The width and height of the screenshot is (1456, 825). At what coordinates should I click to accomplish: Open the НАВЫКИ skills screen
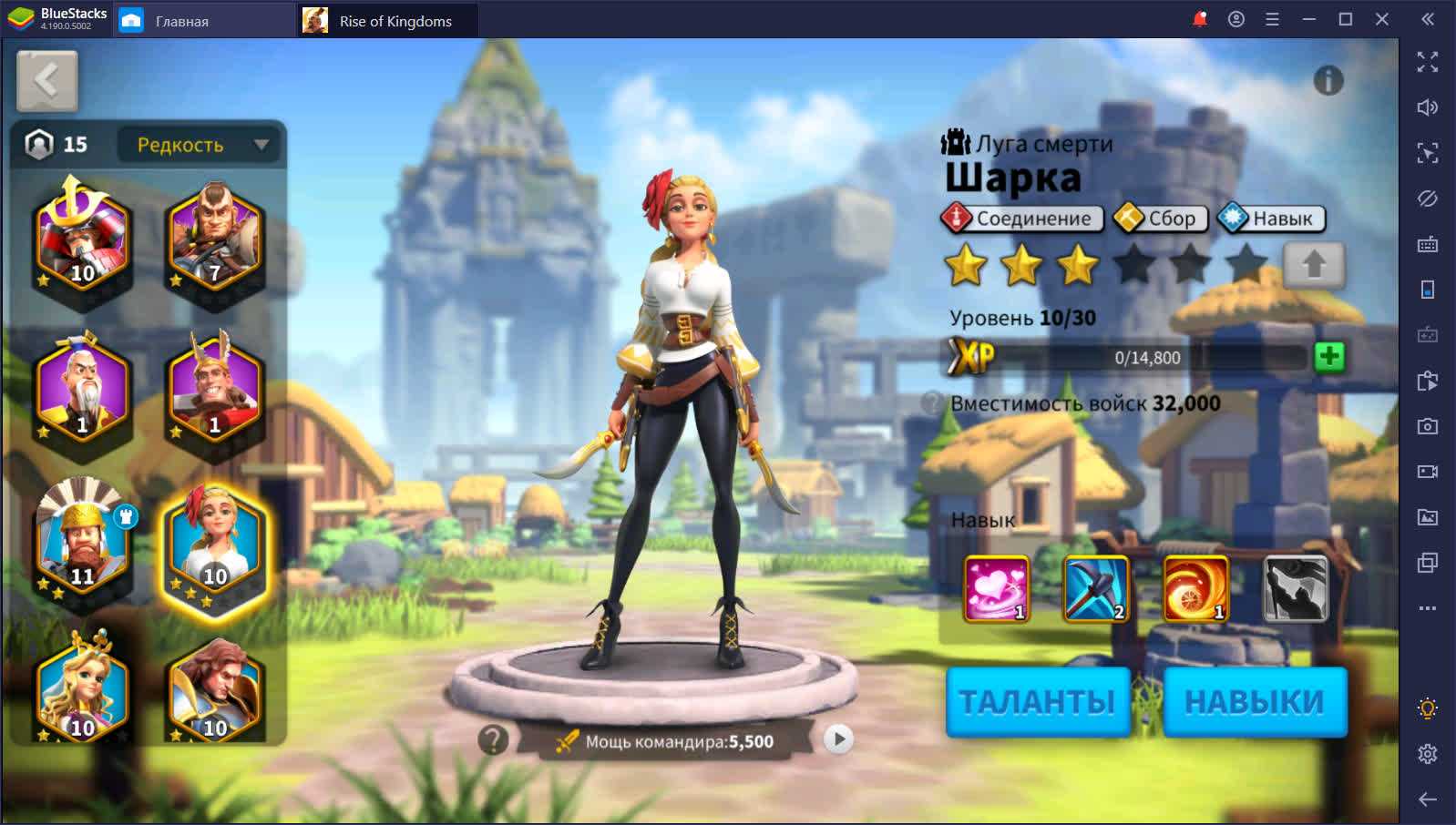[1255, 701]
